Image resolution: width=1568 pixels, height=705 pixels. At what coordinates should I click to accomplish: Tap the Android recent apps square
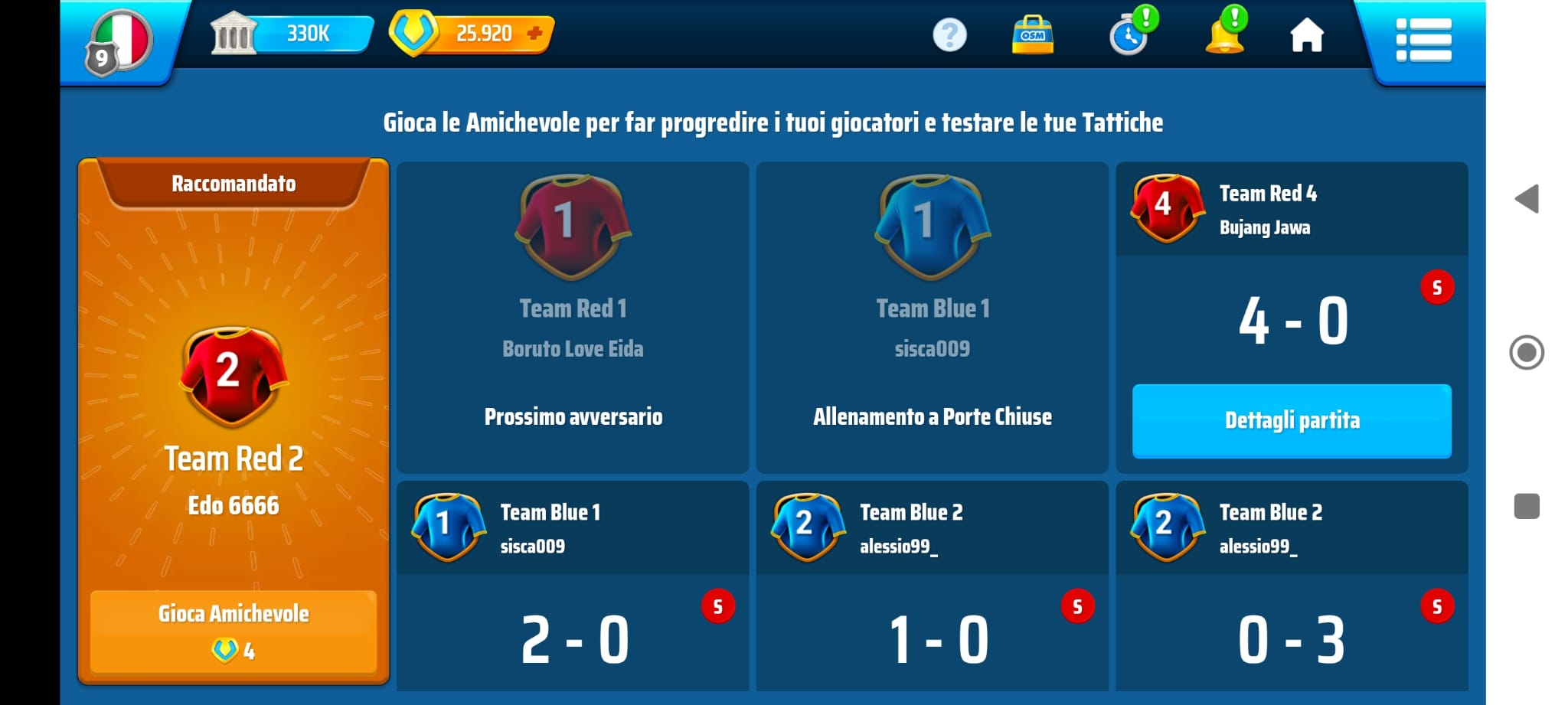point(1527,506)
